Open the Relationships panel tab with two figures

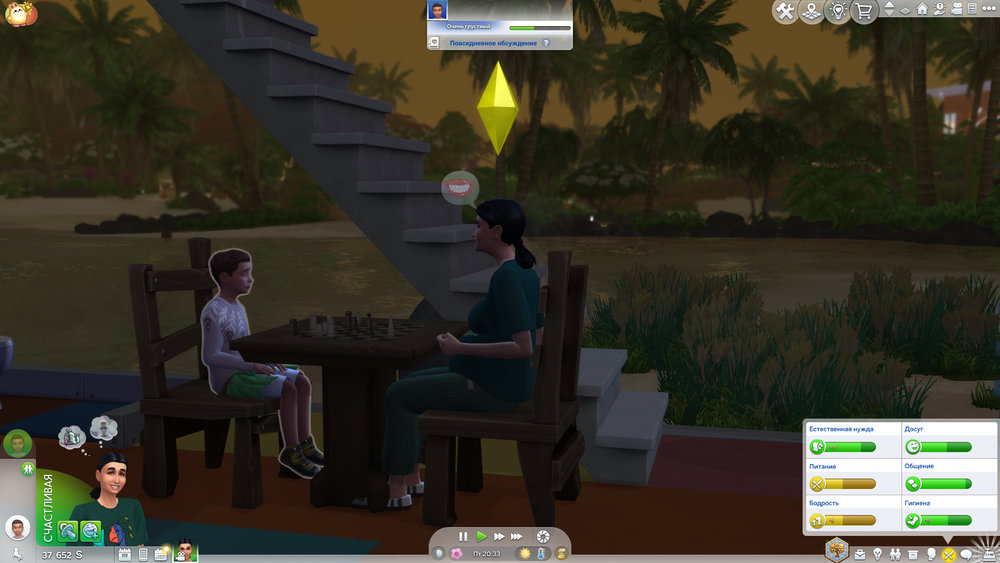coord(895,553)
